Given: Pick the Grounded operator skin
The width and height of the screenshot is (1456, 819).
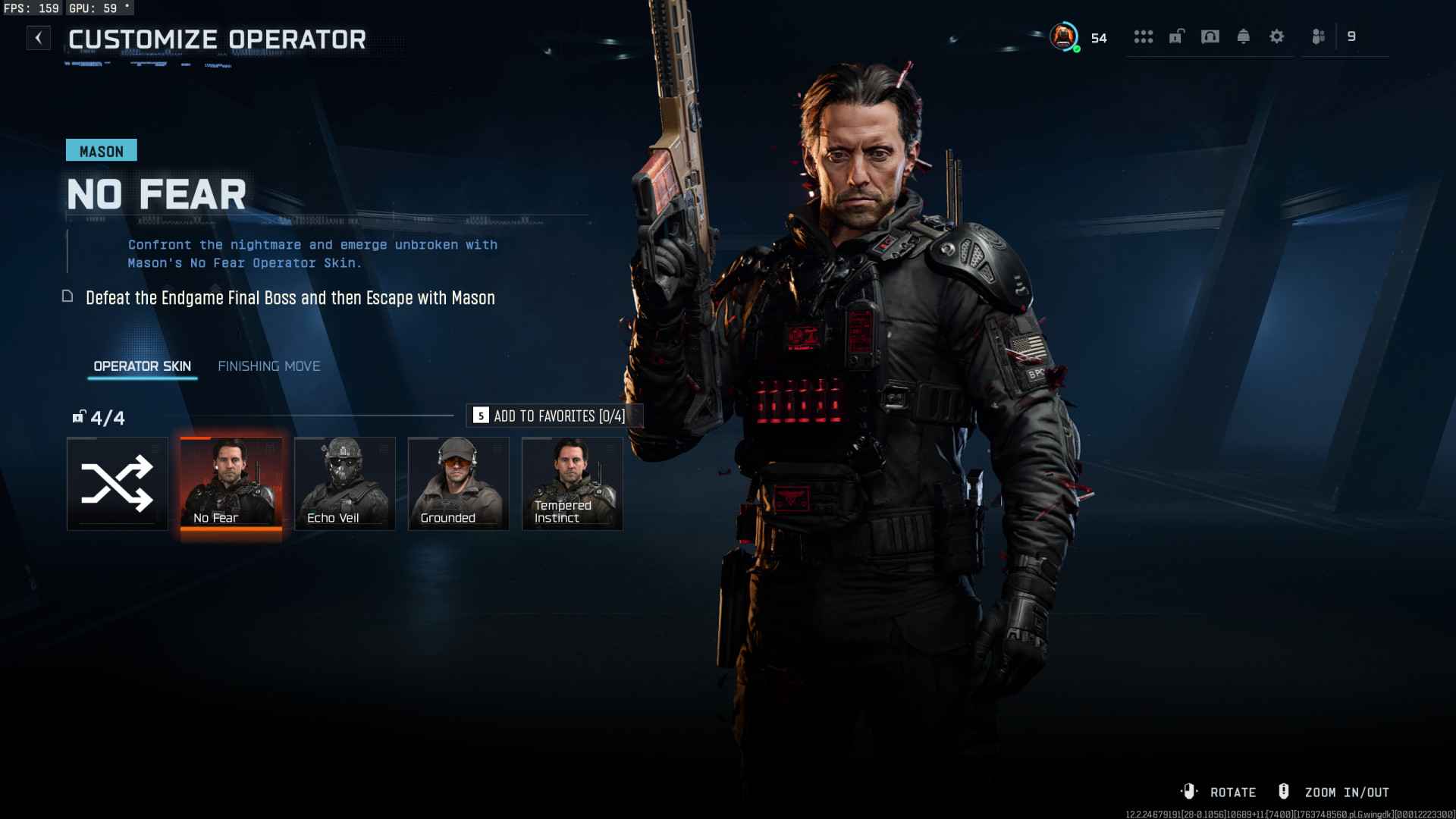Looking at the screenshot, I should (x=458, y=483).
